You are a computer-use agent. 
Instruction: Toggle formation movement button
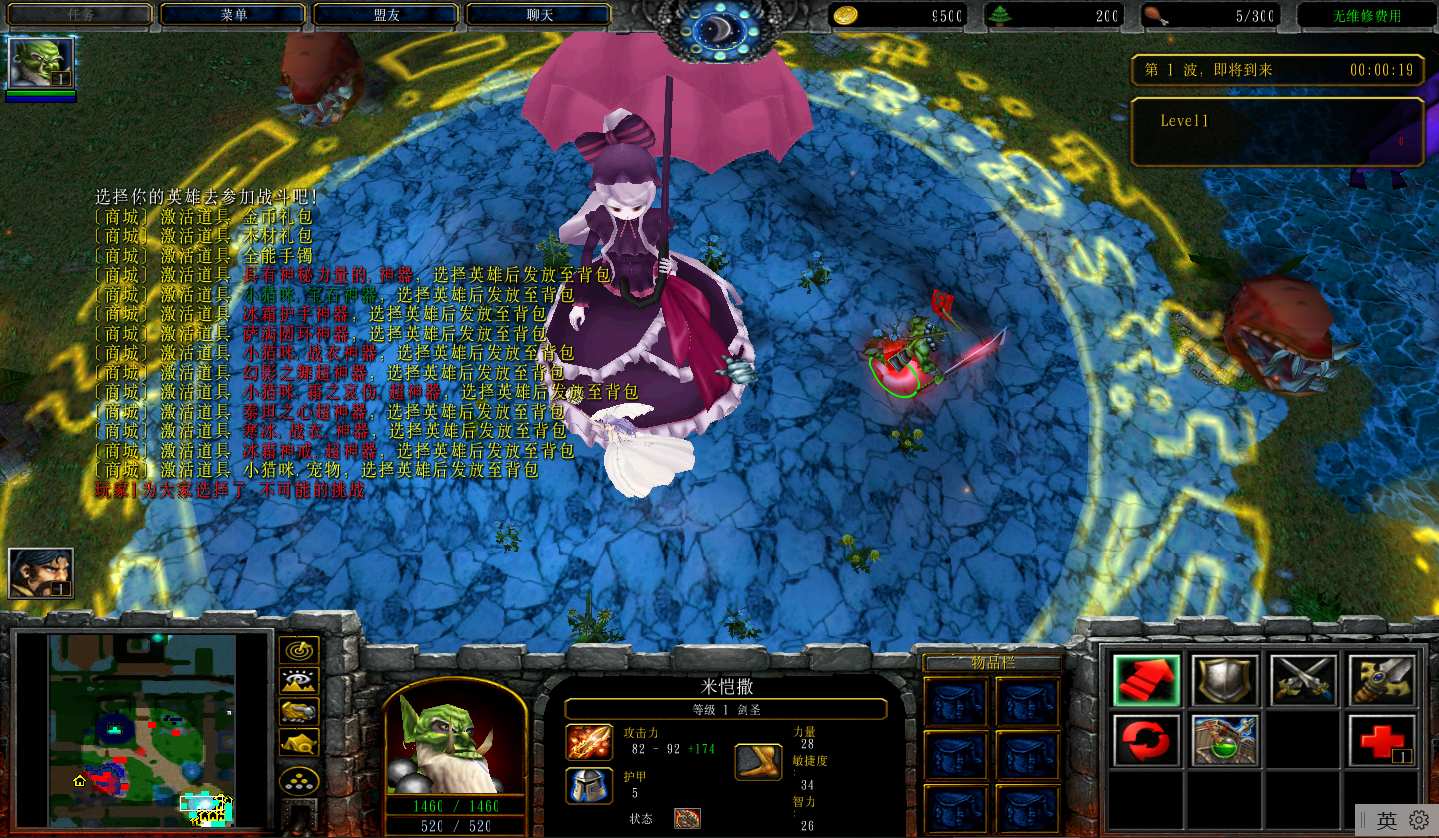(x=299, y=780)
